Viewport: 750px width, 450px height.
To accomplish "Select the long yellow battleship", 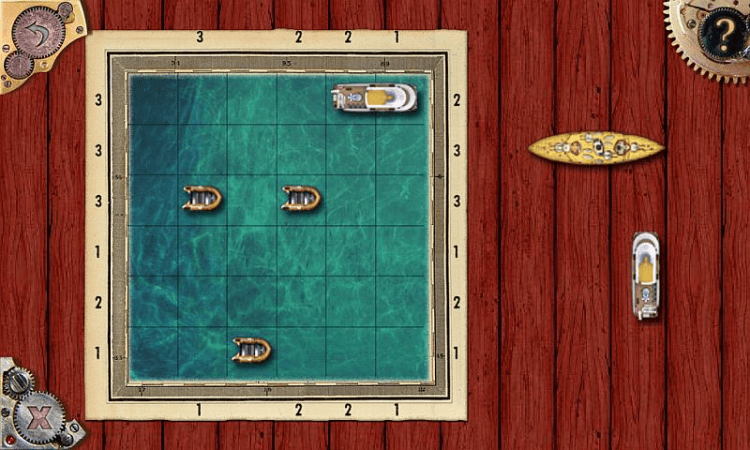I will [596, 148].
